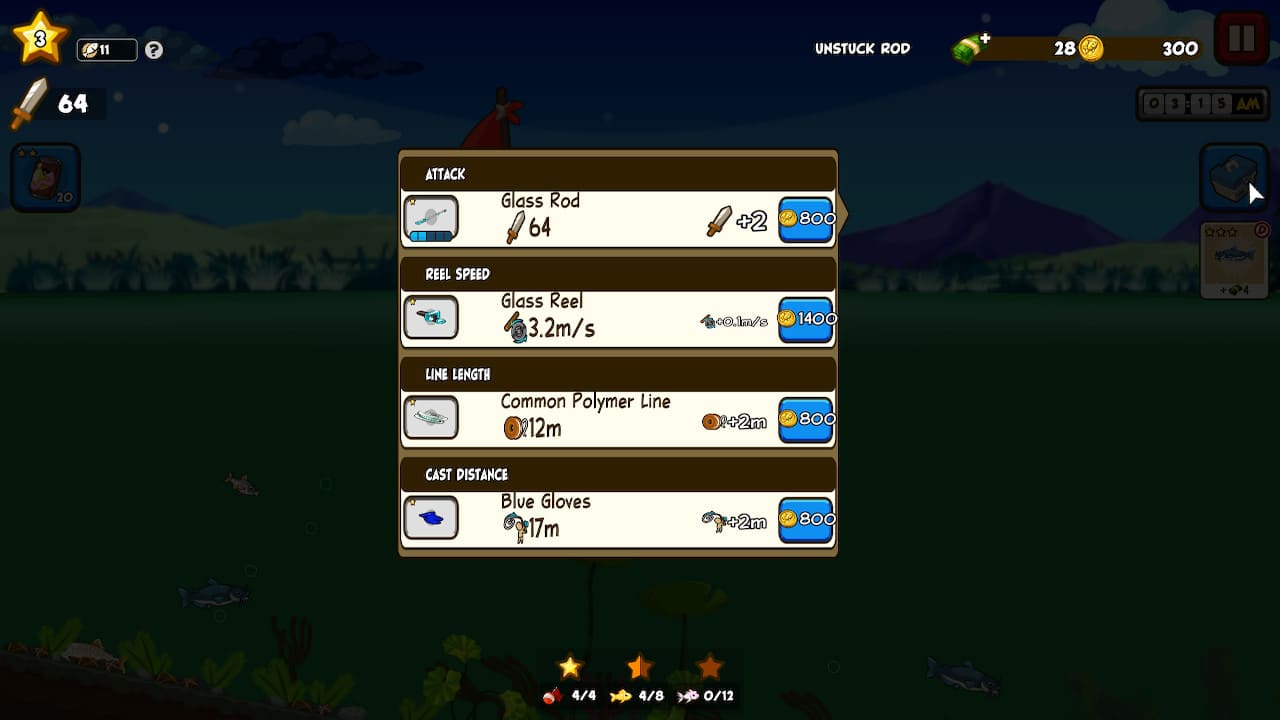The image size is (1280, 720).
Task: Select the soda can bait power-up
Action: pyautogui.click(x=45, y=177)
